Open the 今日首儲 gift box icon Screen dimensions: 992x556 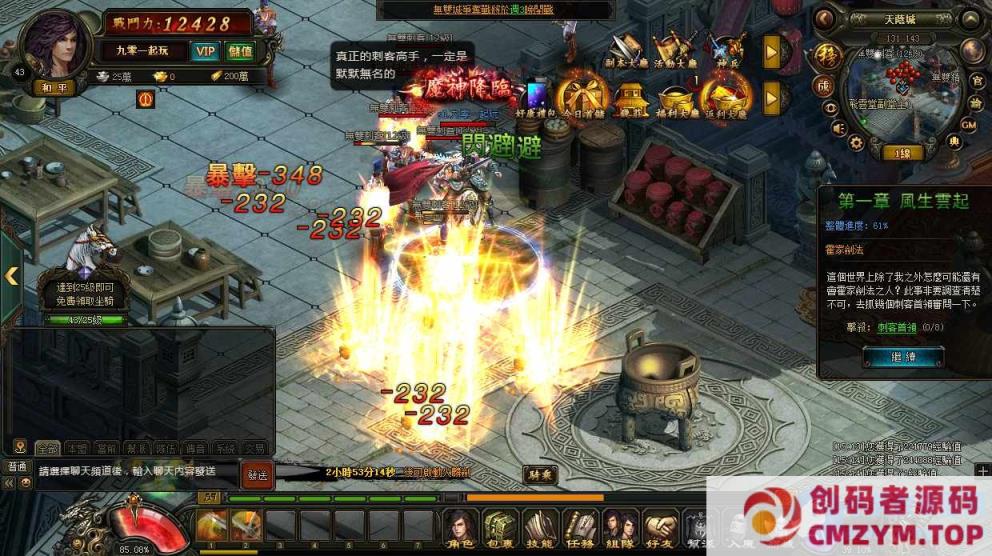tap(582, 96)
